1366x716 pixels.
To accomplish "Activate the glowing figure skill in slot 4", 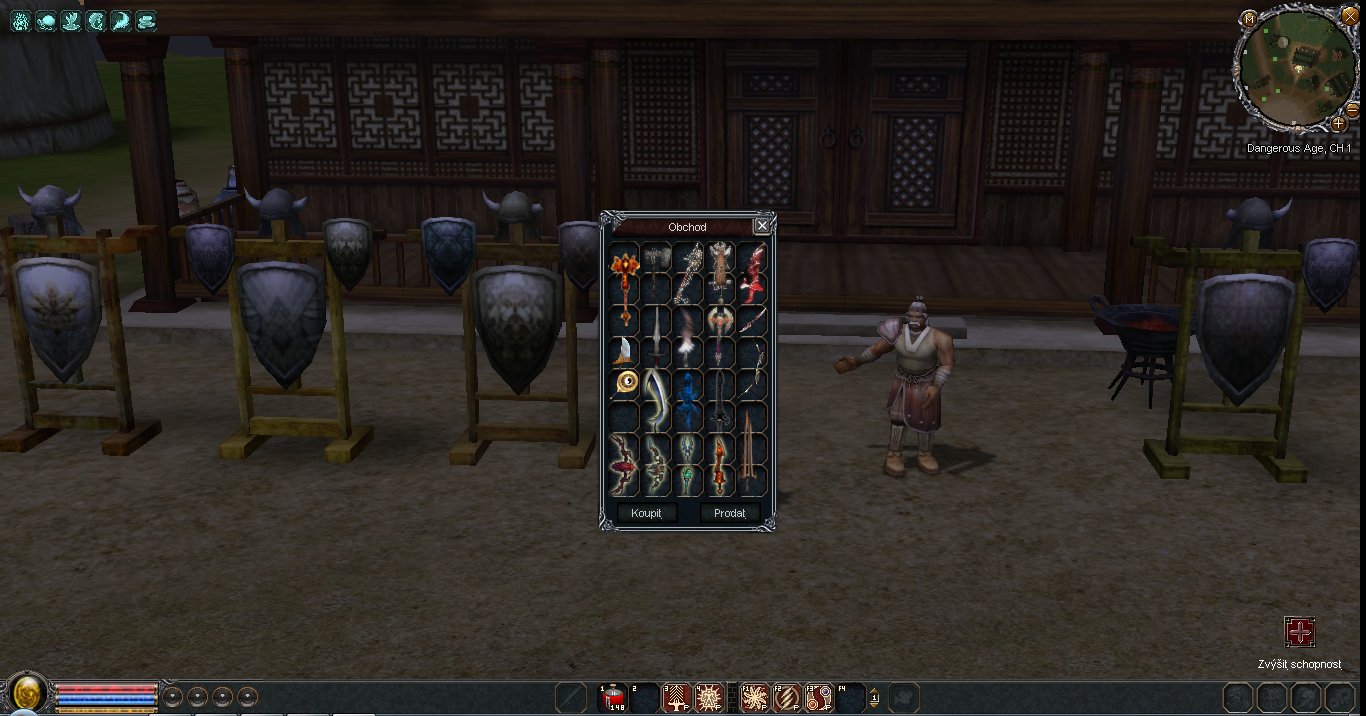I will point(709,697).
